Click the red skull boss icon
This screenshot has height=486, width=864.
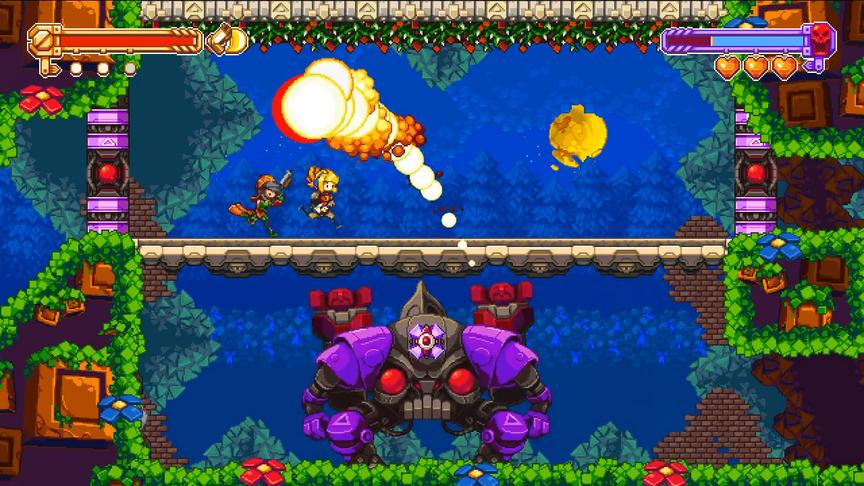822,40
